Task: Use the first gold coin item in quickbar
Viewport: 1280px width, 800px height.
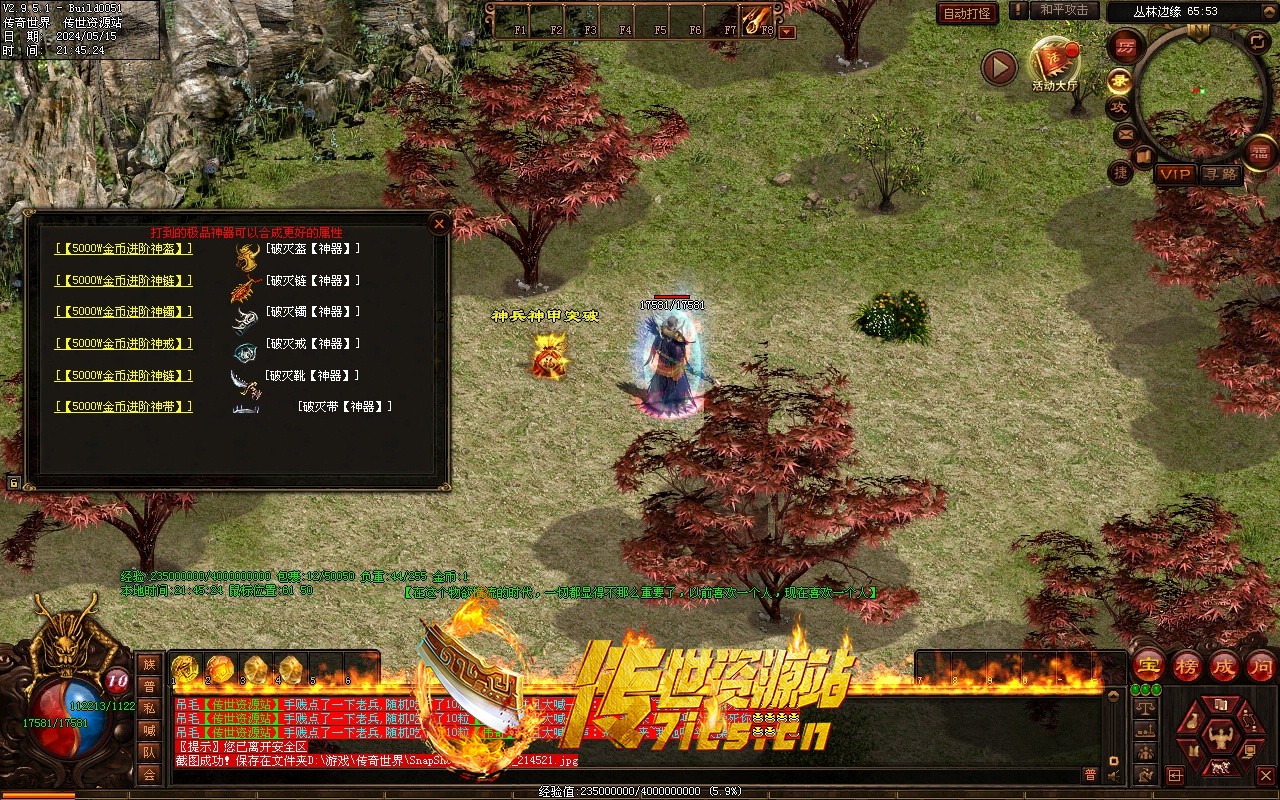Action: (x=184, y=668)
